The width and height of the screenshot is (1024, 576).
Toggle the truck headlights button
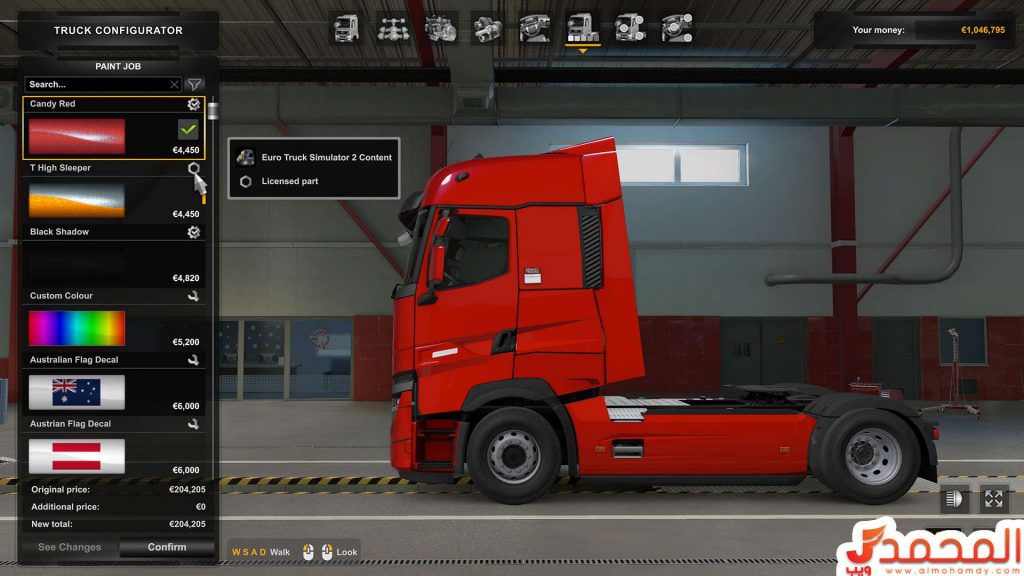(953, 498)
